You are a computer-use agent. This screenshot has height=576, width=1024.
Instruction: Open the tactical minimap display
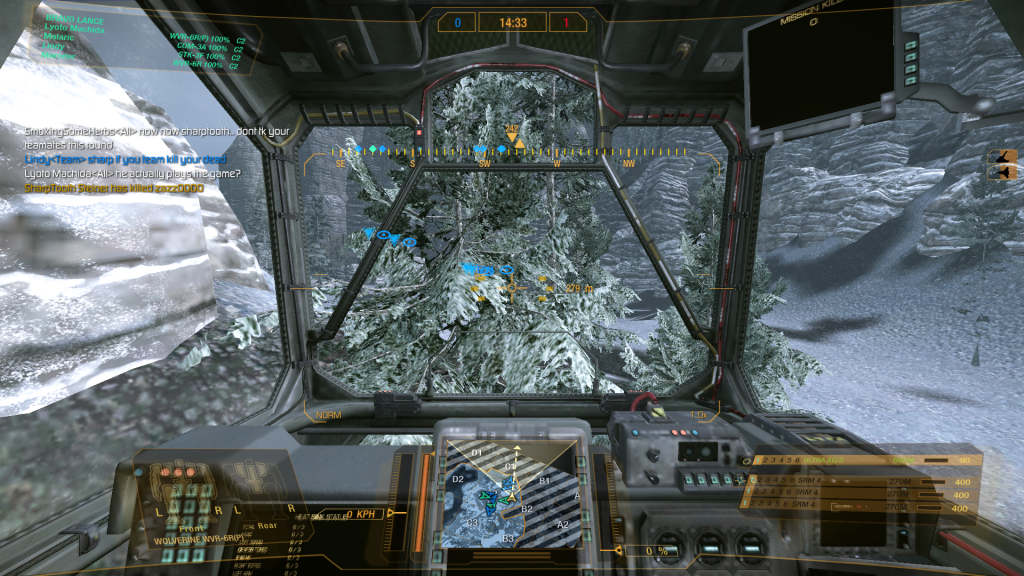512,492
